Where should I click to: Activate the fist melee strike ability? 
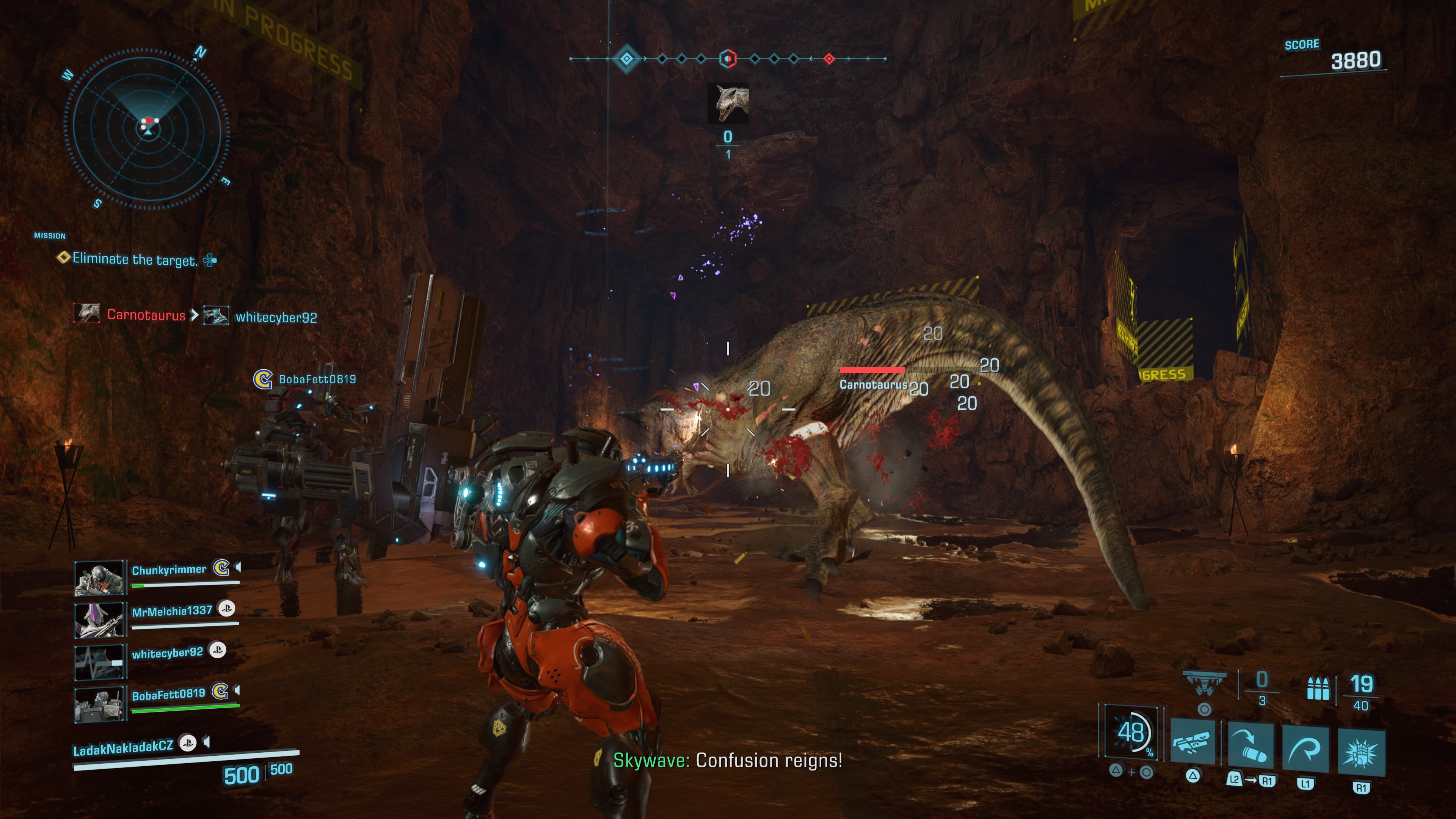1360,752
